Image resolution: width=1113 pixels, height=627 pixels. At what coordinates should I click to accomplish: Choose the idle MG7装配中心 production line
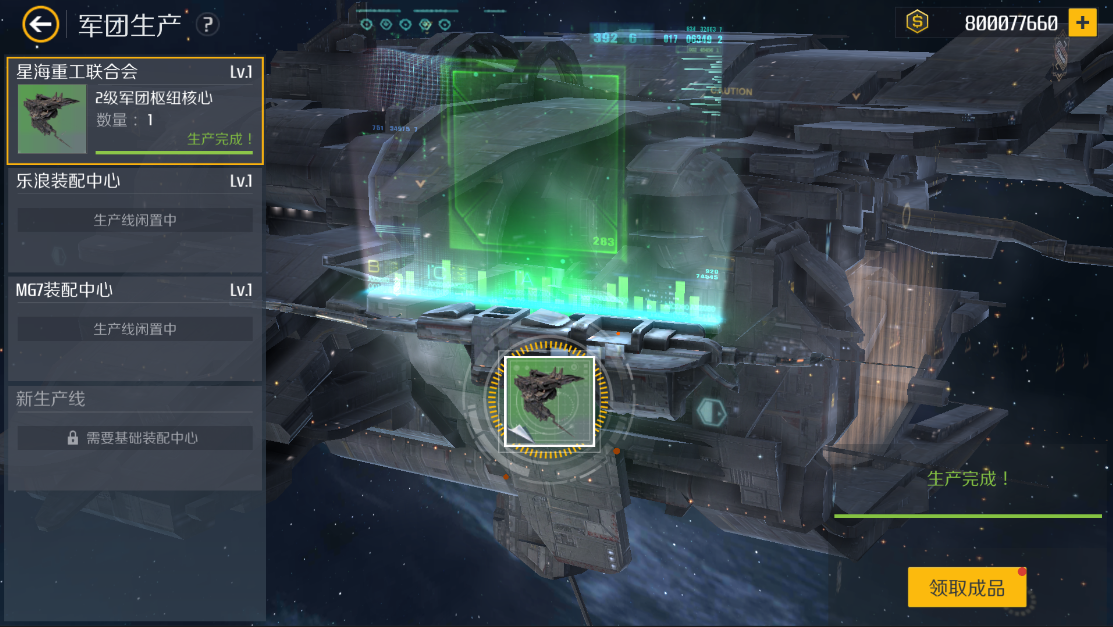tap(135, 328)
